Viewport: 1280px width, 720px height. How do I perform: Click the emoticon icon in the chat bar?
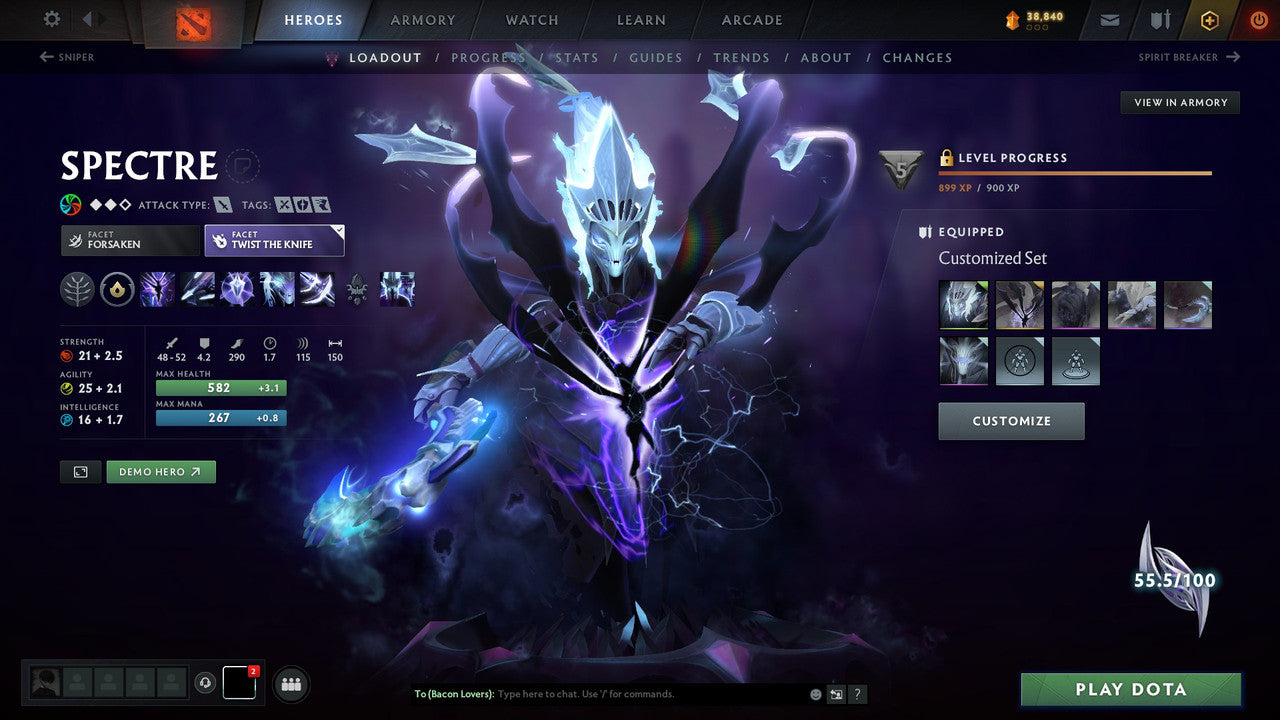(815, 693)
